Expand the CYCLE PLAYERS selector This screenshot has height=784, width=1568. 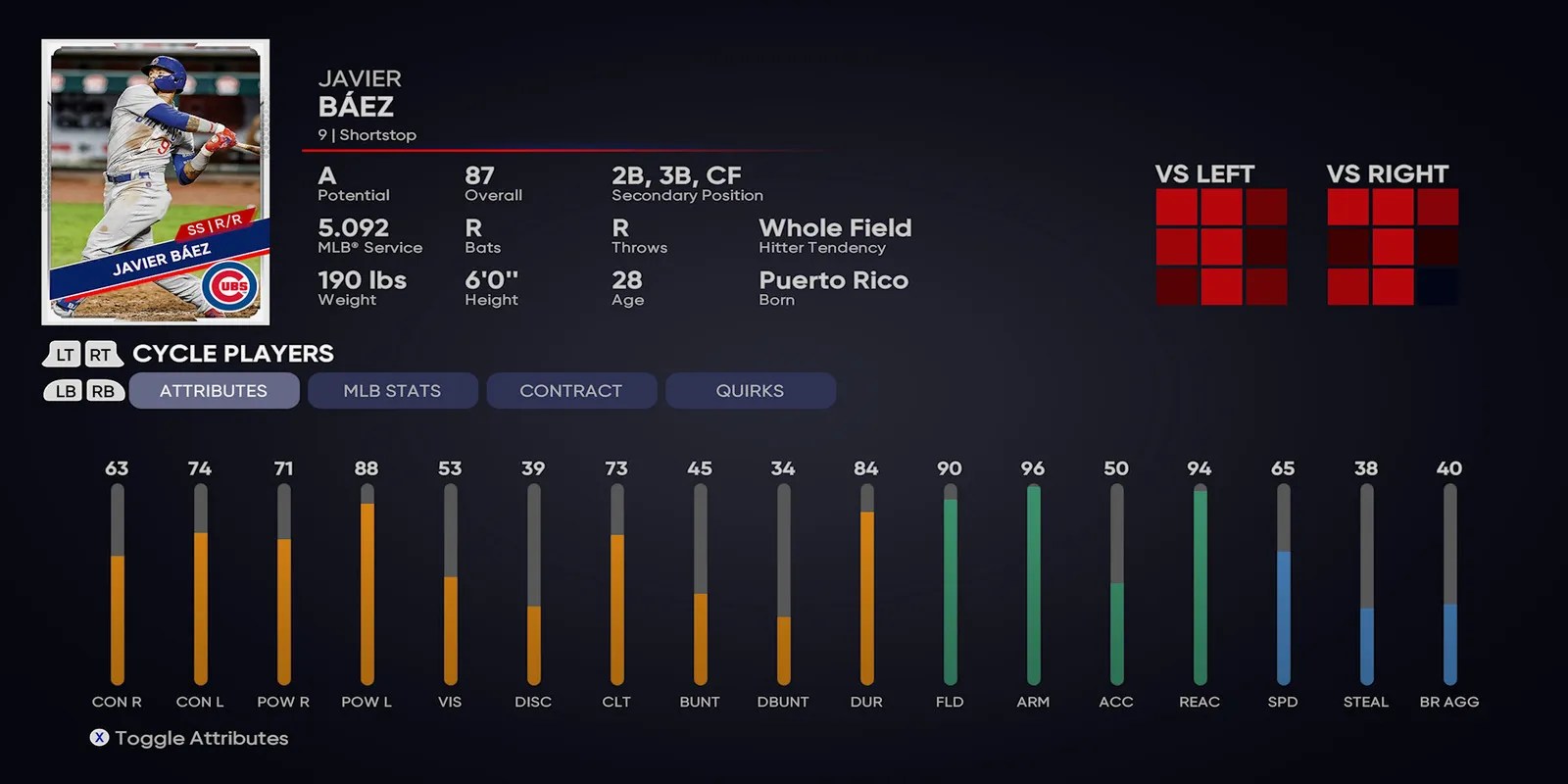(x=232, y=354)
